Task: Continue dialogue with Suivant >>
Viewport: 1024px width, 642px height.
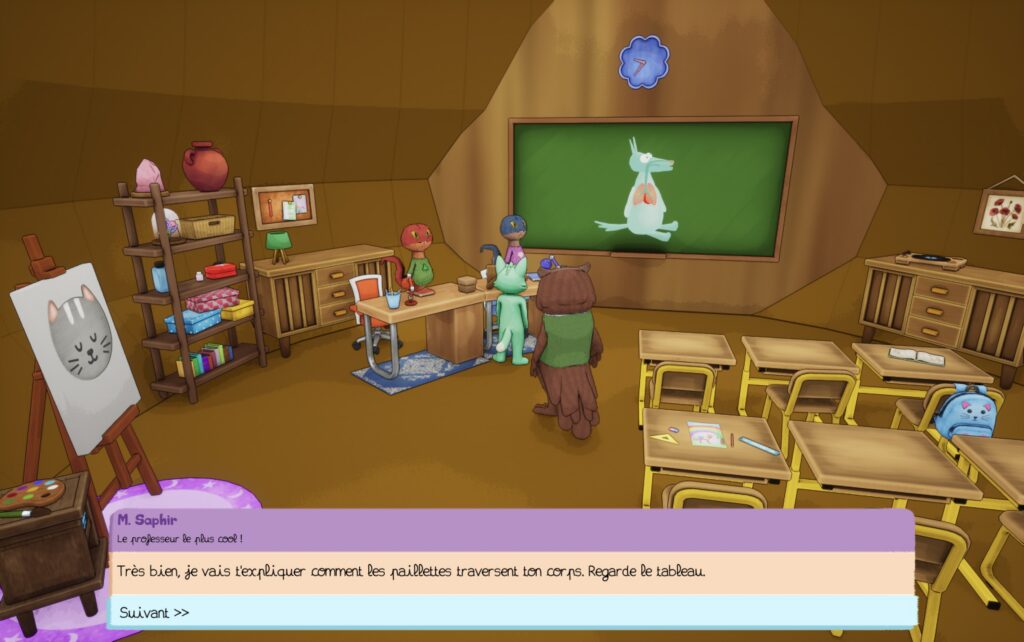Action: click(155, 612)
